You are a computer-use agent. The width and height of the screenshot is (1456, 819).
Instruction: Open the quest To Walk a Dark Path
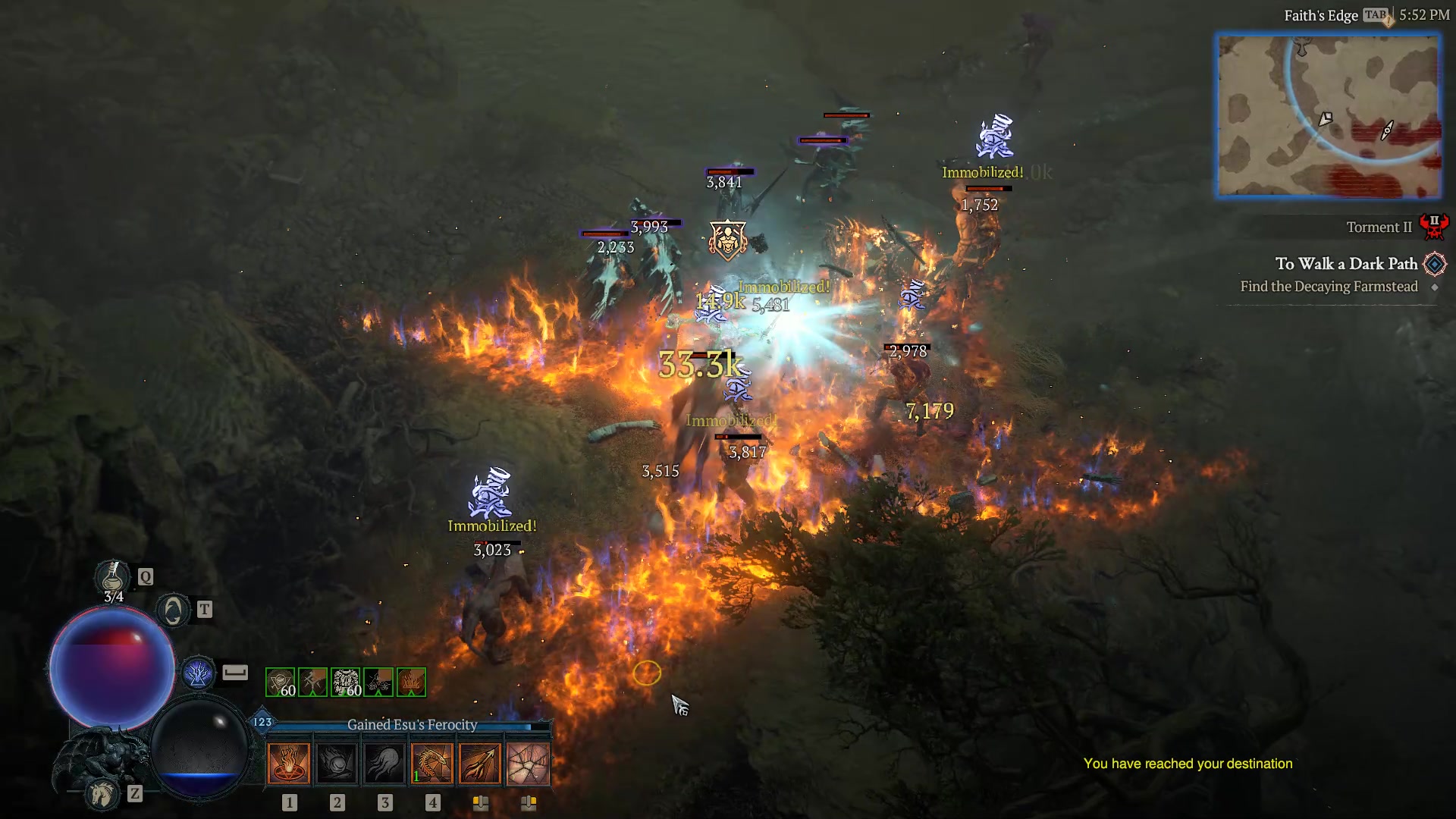pyautogui.click(x=1346, y=263)
